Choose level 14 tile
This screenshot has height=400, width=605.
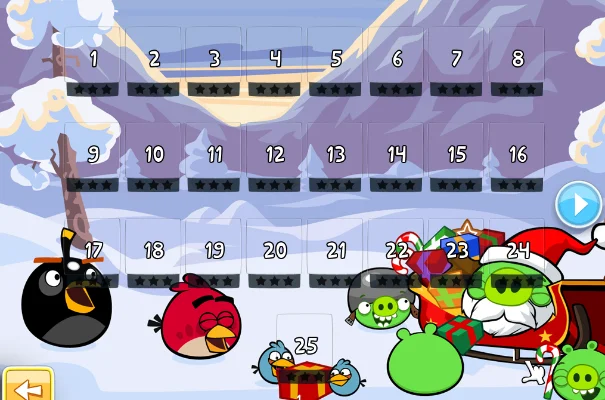tap(397, 159)
